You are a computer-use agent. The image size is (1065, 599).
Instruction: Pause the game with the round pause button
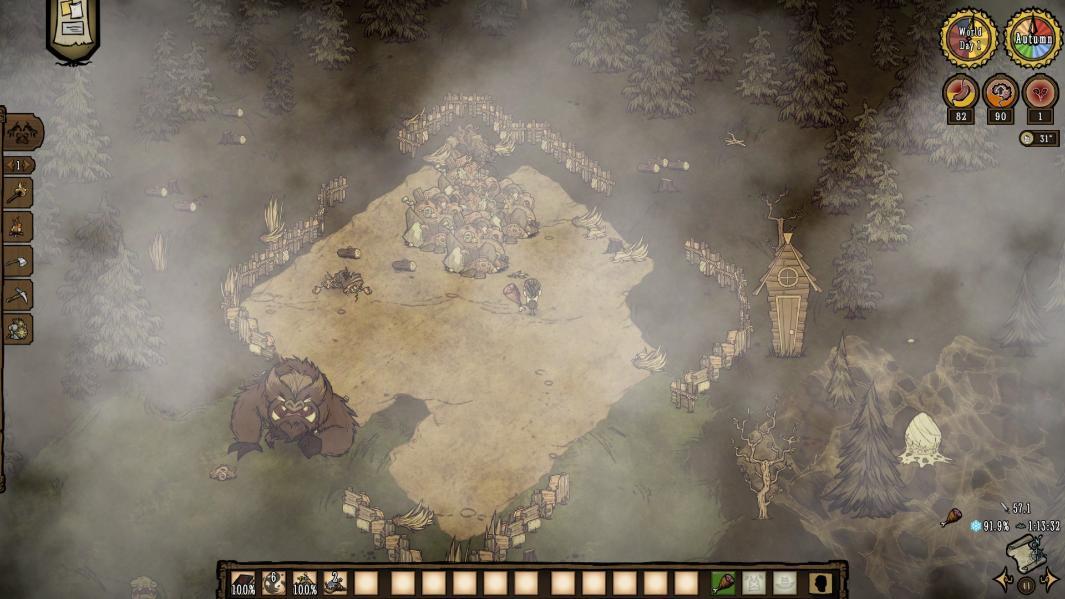coord(1026,586)
